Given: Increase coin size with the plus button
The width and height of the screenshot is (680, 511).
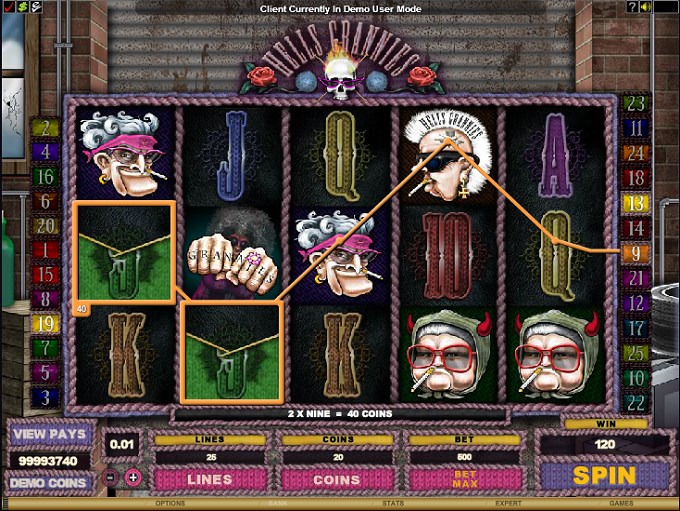Looking at the screenshot, I should [133, 477].
